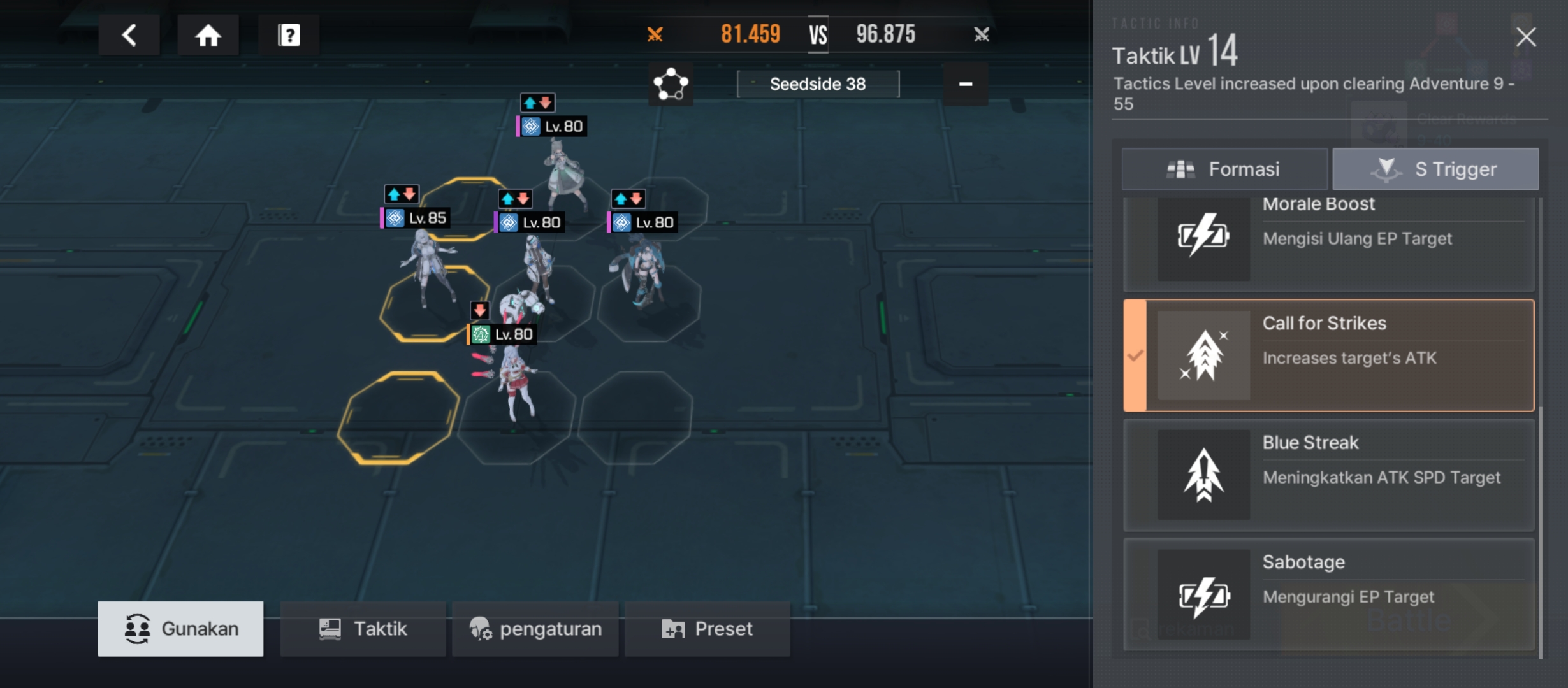The image size is (1568, 688).
Task: Open the question mark help button
Action: (289, 35)
